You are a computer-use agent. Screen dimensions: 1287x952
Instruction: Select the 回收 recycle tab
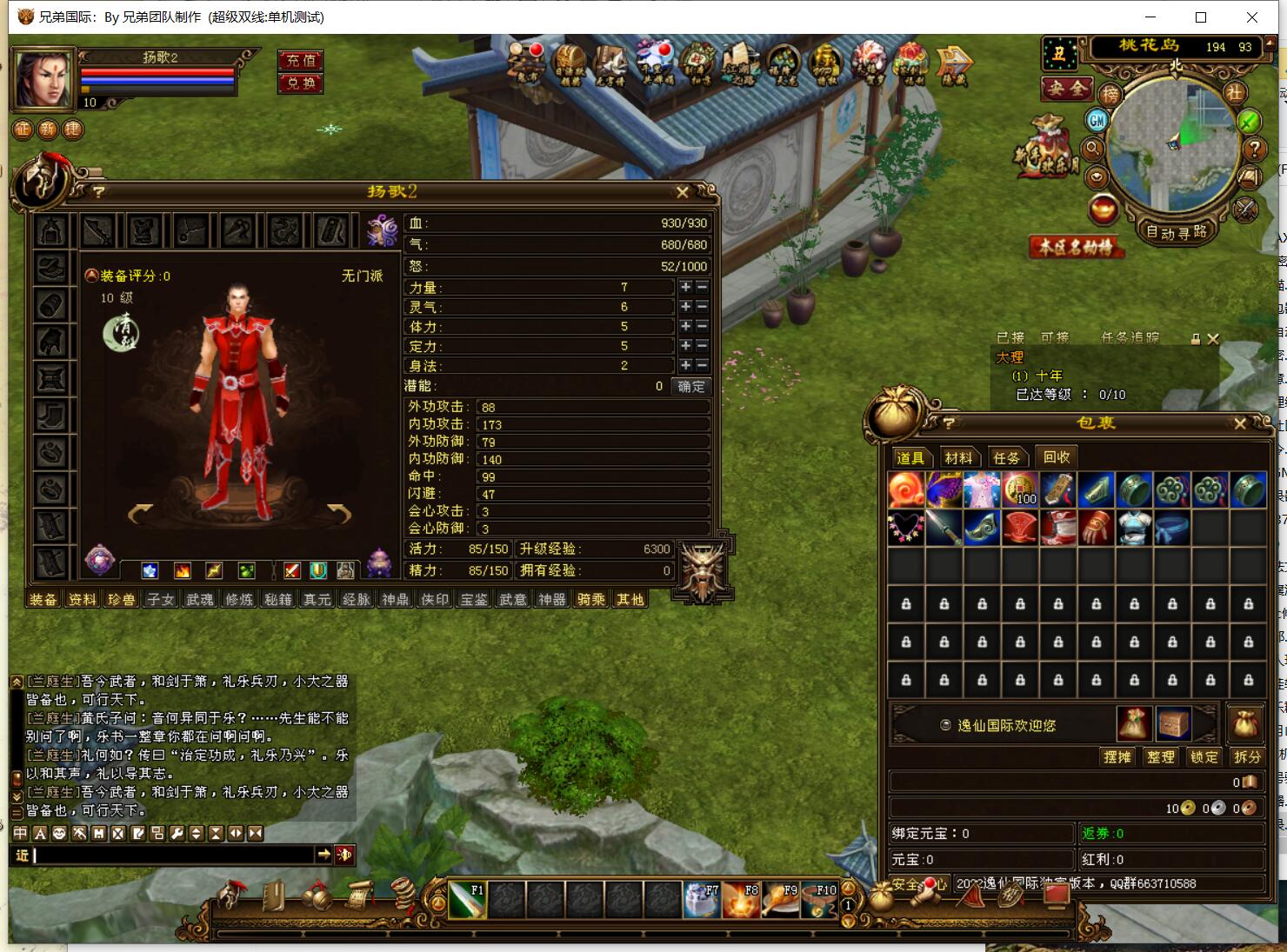(x=1056, y=456)
